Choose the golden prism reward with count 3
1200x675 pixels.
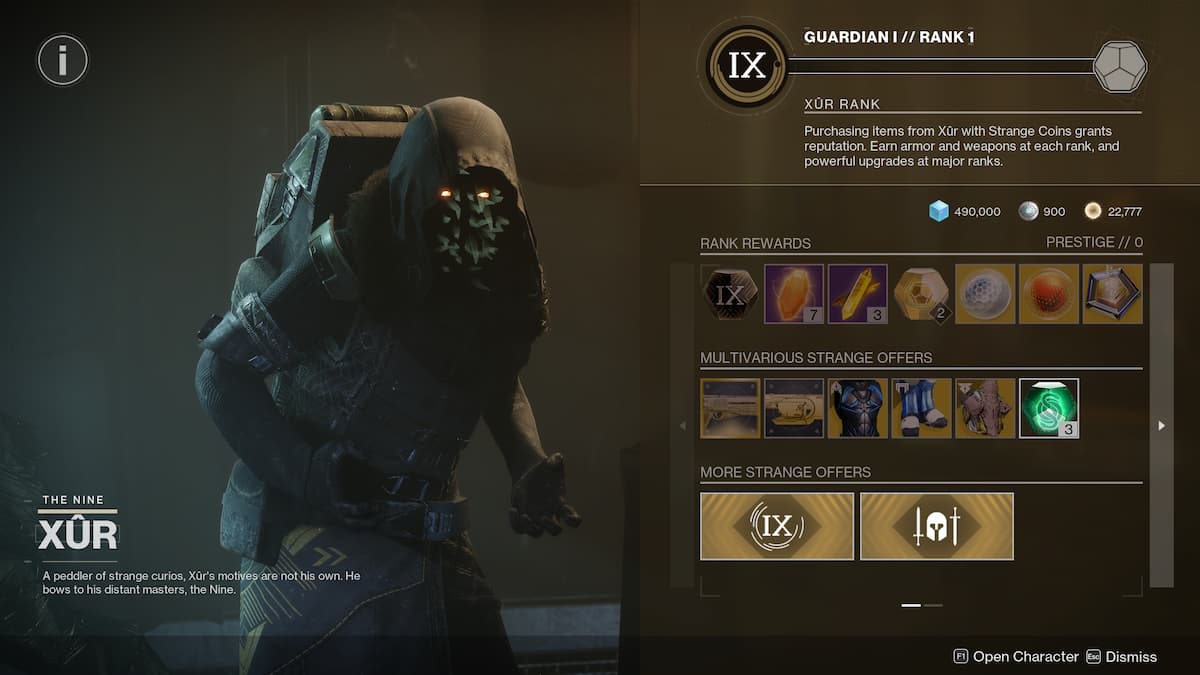pyautogui.click(x=857, y=294)
